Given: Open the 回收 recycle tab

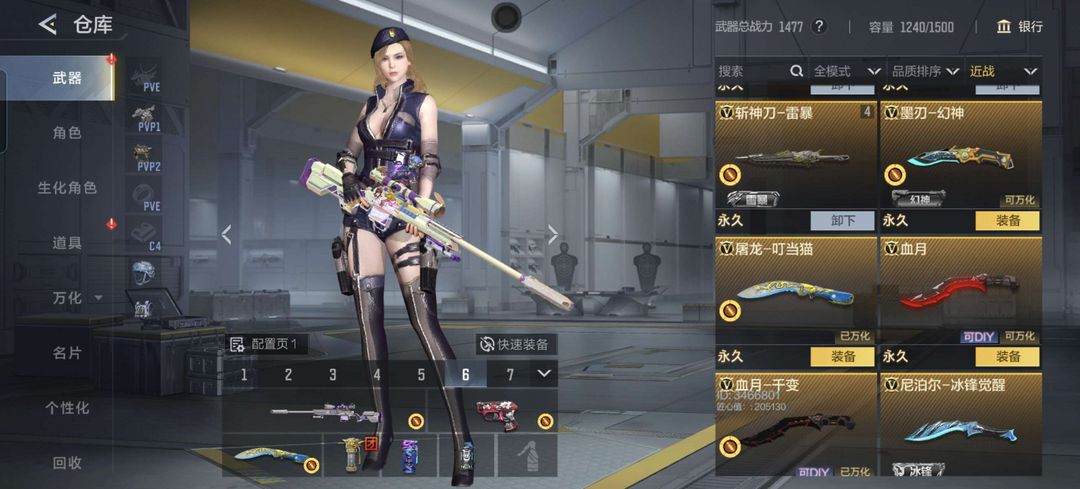Looking at the screenshot, I should pyautogui.click(x=66, y=463).
